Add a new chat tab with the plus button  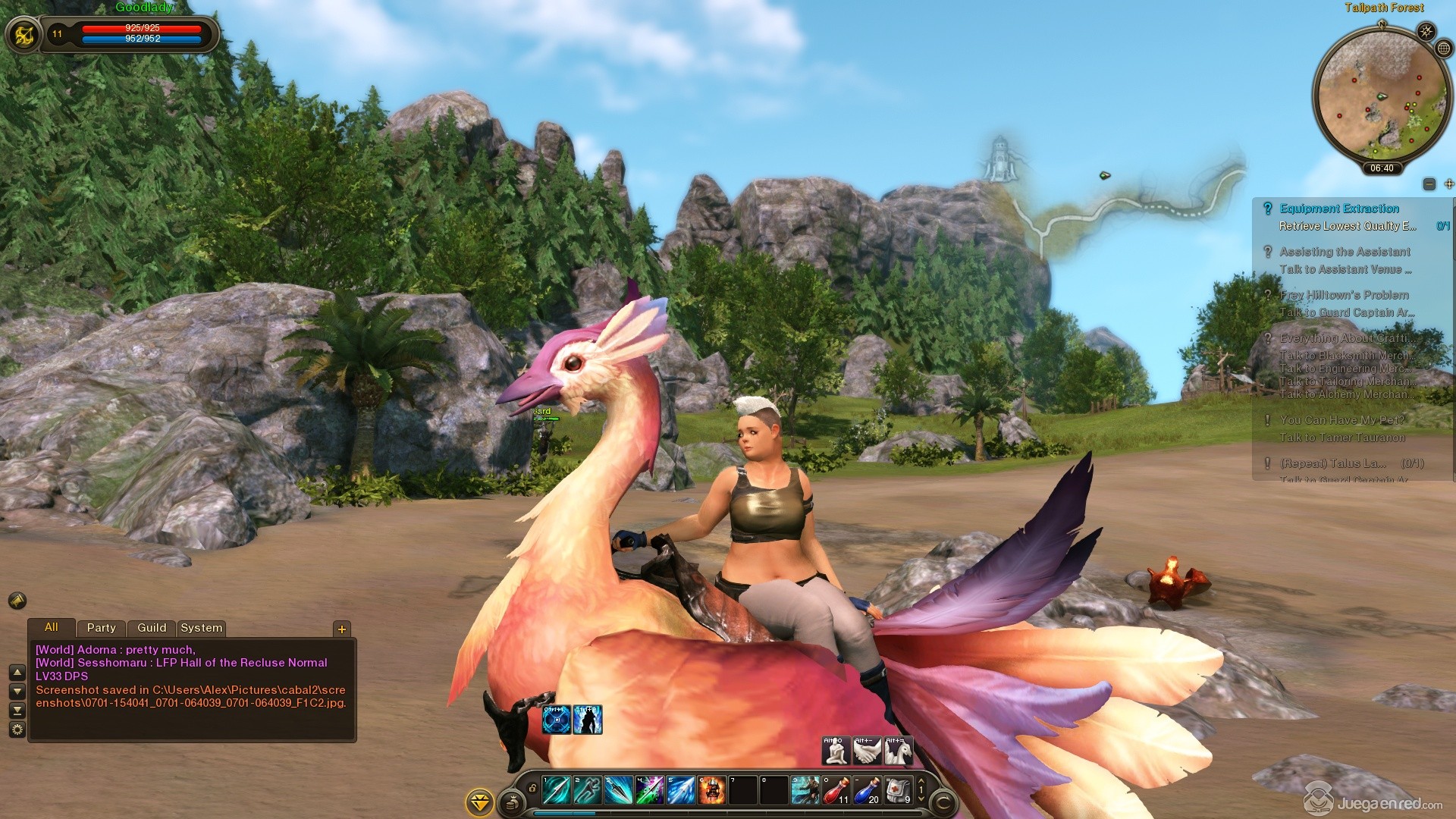pos(342,629)
